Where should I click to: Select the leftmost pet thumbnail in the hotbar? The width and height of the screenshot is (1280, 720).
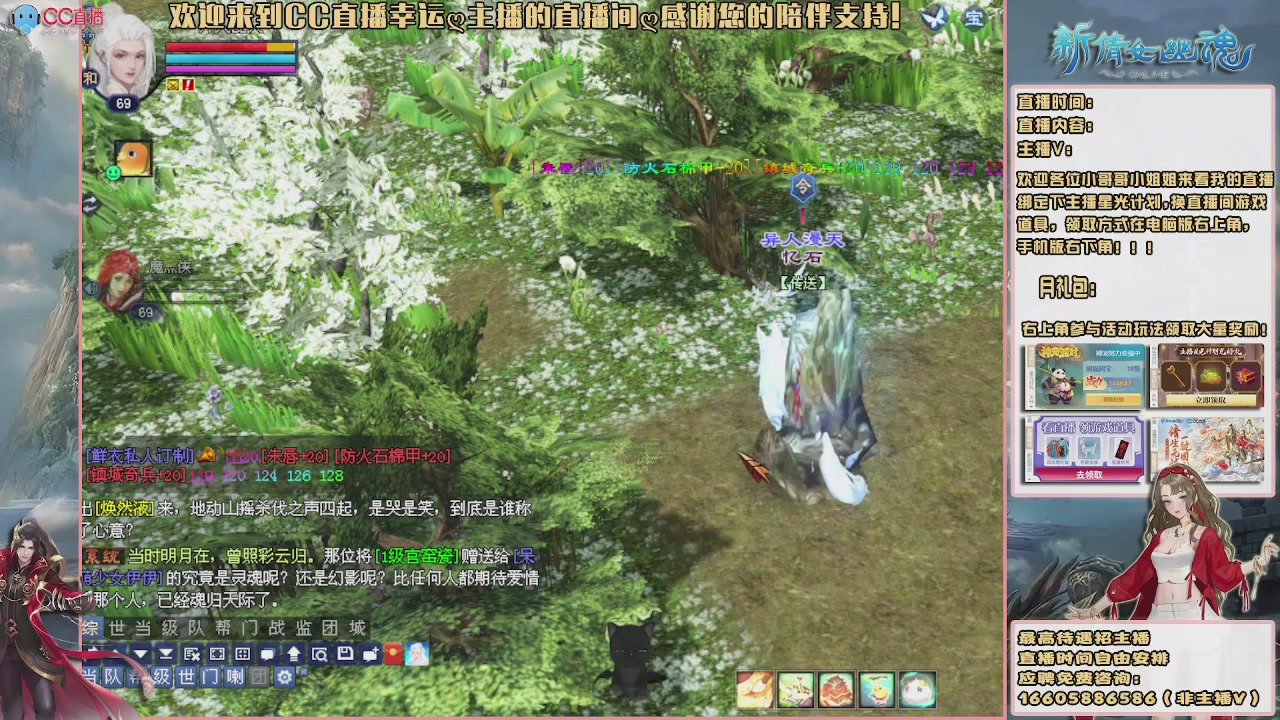click(756, 688)
